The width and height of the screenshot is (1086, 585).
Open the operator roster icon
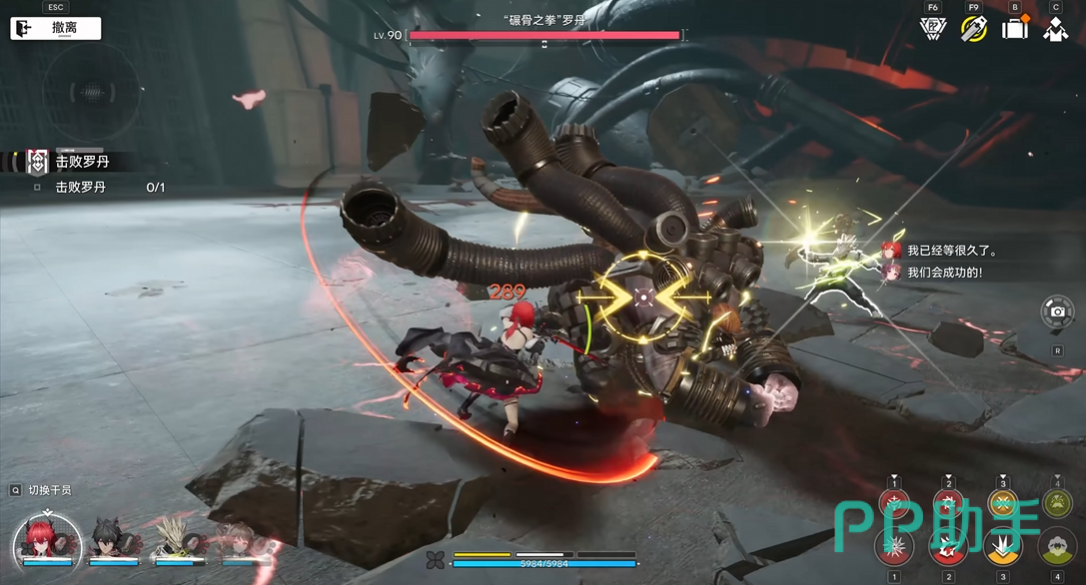(x=1056, y=29)
